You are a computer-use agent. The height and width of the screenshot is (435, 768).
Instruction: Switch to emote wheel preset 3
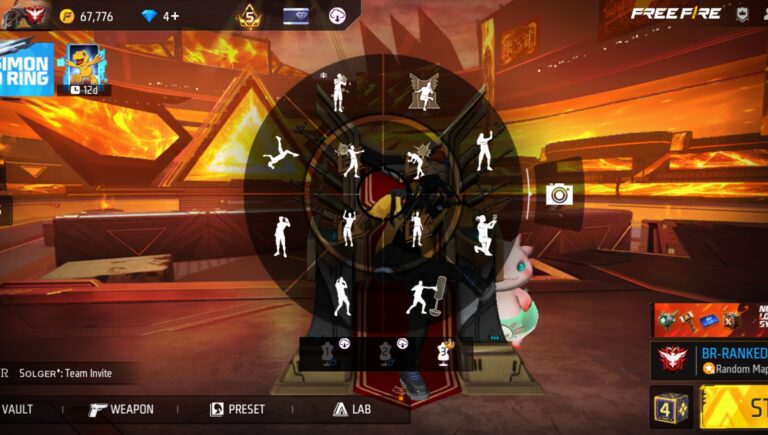(442, 350)
